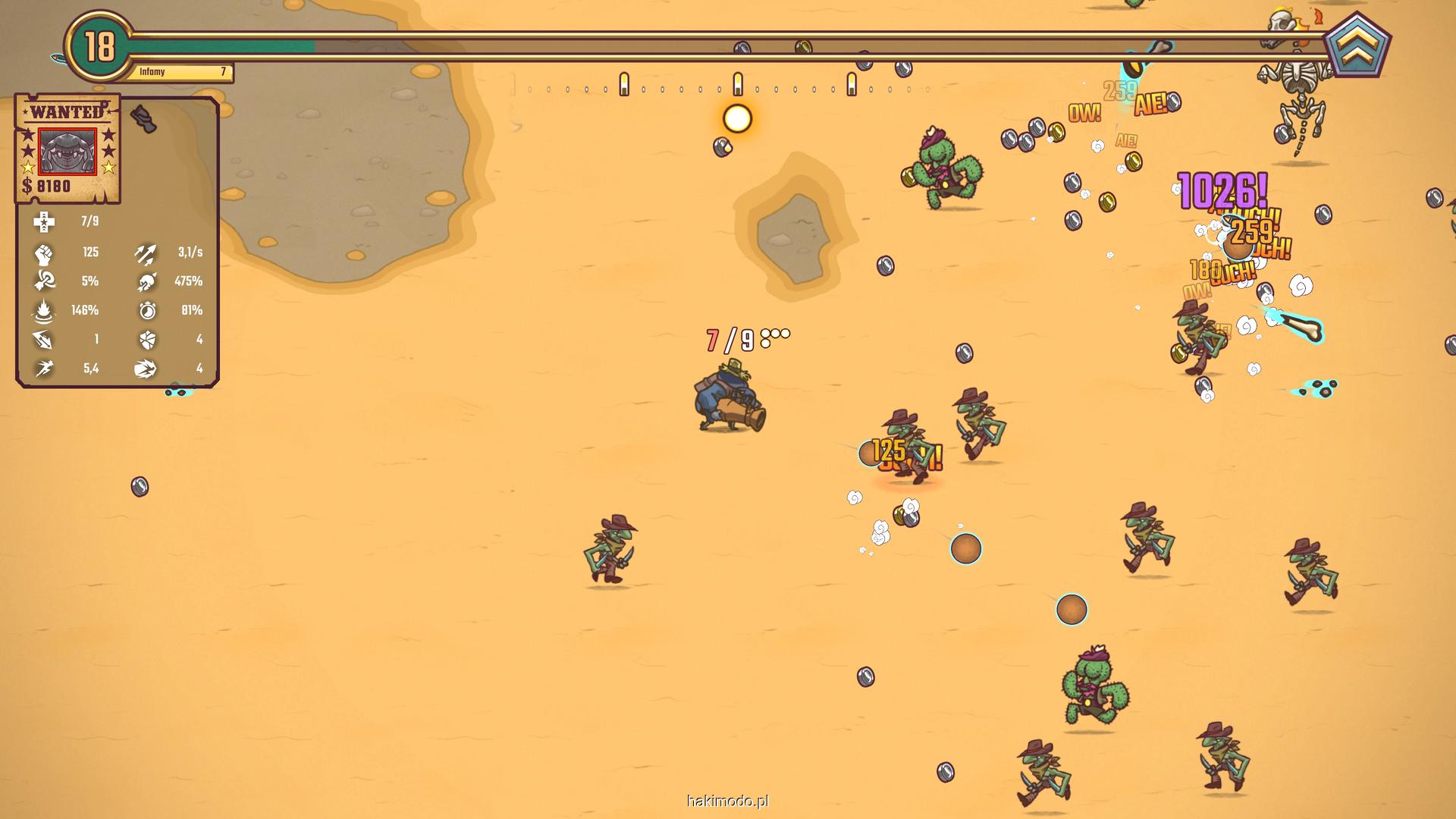Click the stopwatch cooldown stat icon
This screenshot has height=819, width=1456.
(x=147, y=310)
